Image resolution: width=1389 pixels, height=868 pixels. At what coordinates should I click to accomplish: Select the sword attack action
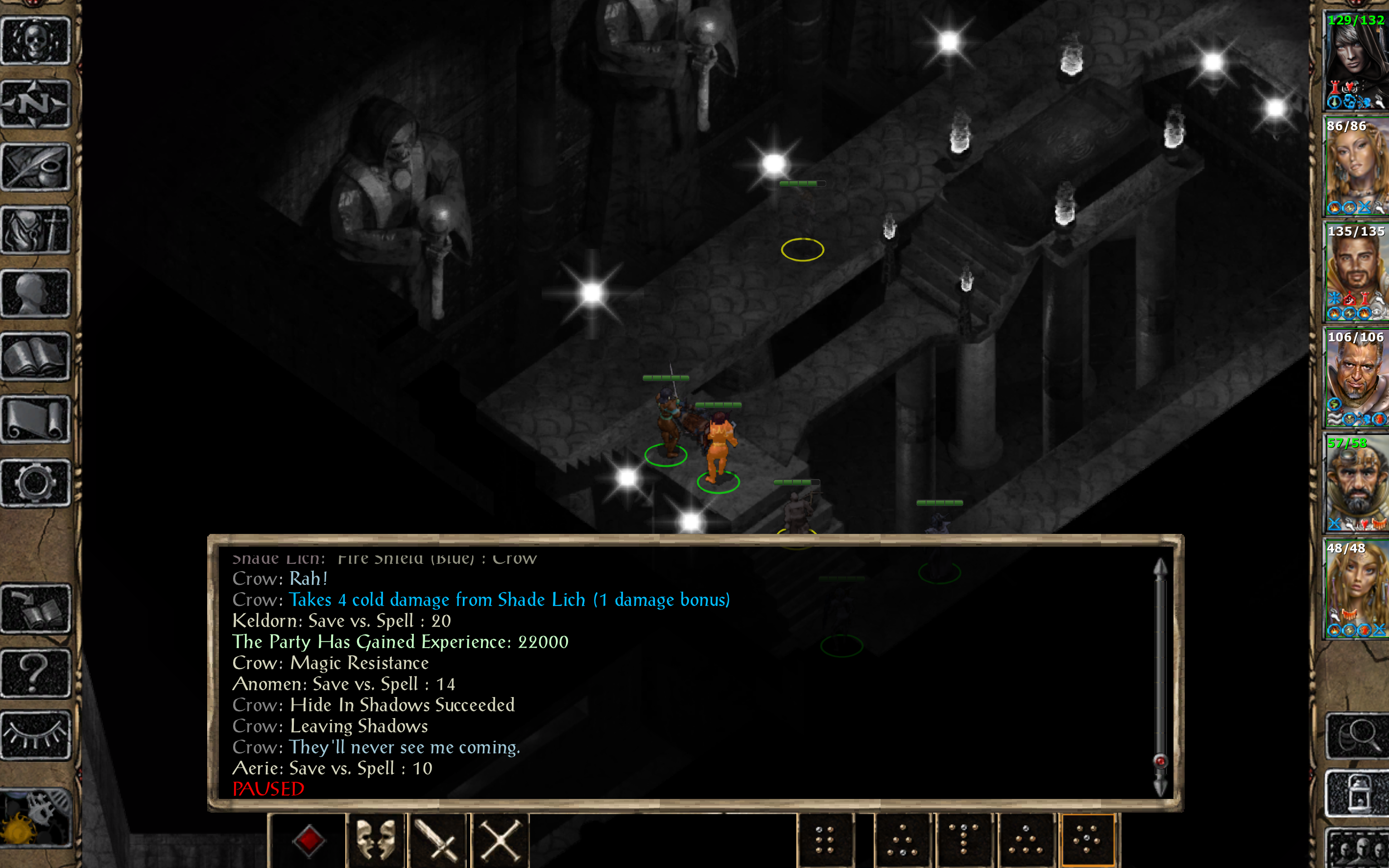tap(438, 841)
